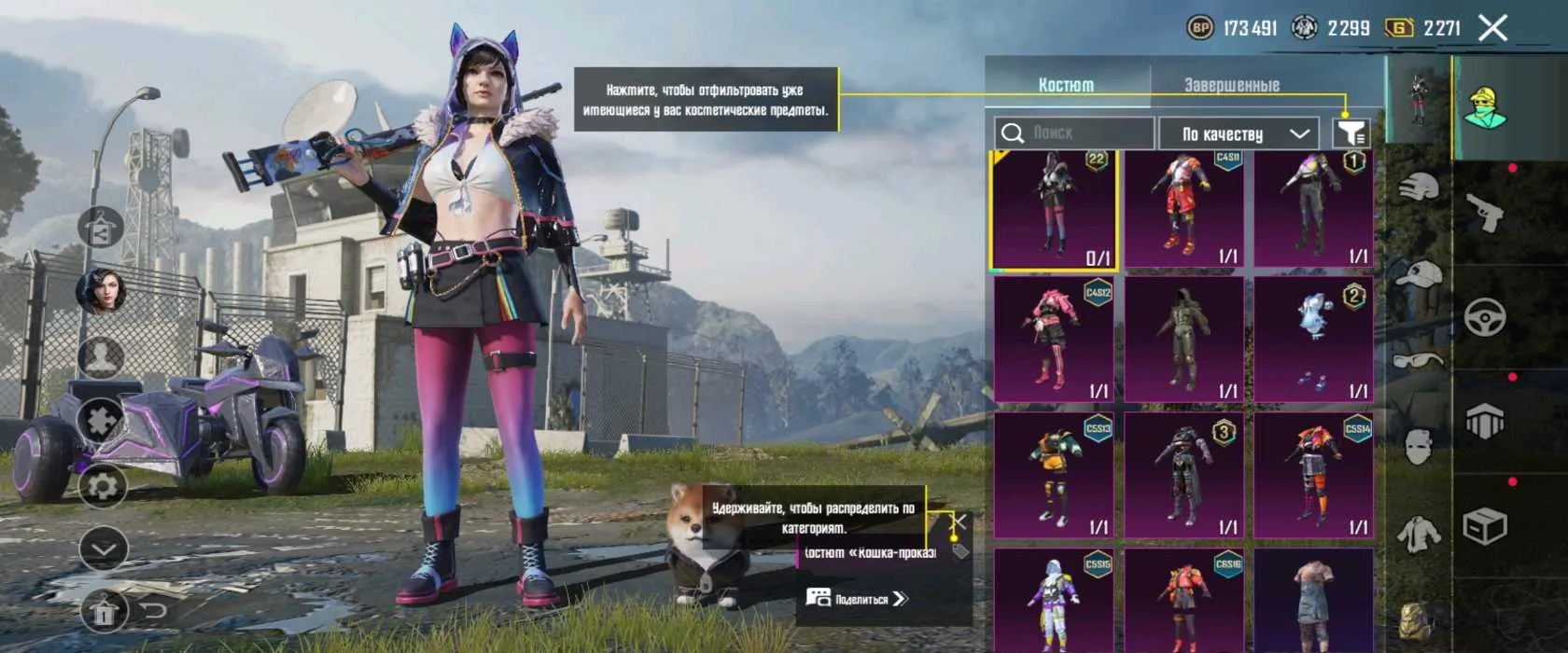
Task: Click the female character portrait button
Action: (102, 291)
